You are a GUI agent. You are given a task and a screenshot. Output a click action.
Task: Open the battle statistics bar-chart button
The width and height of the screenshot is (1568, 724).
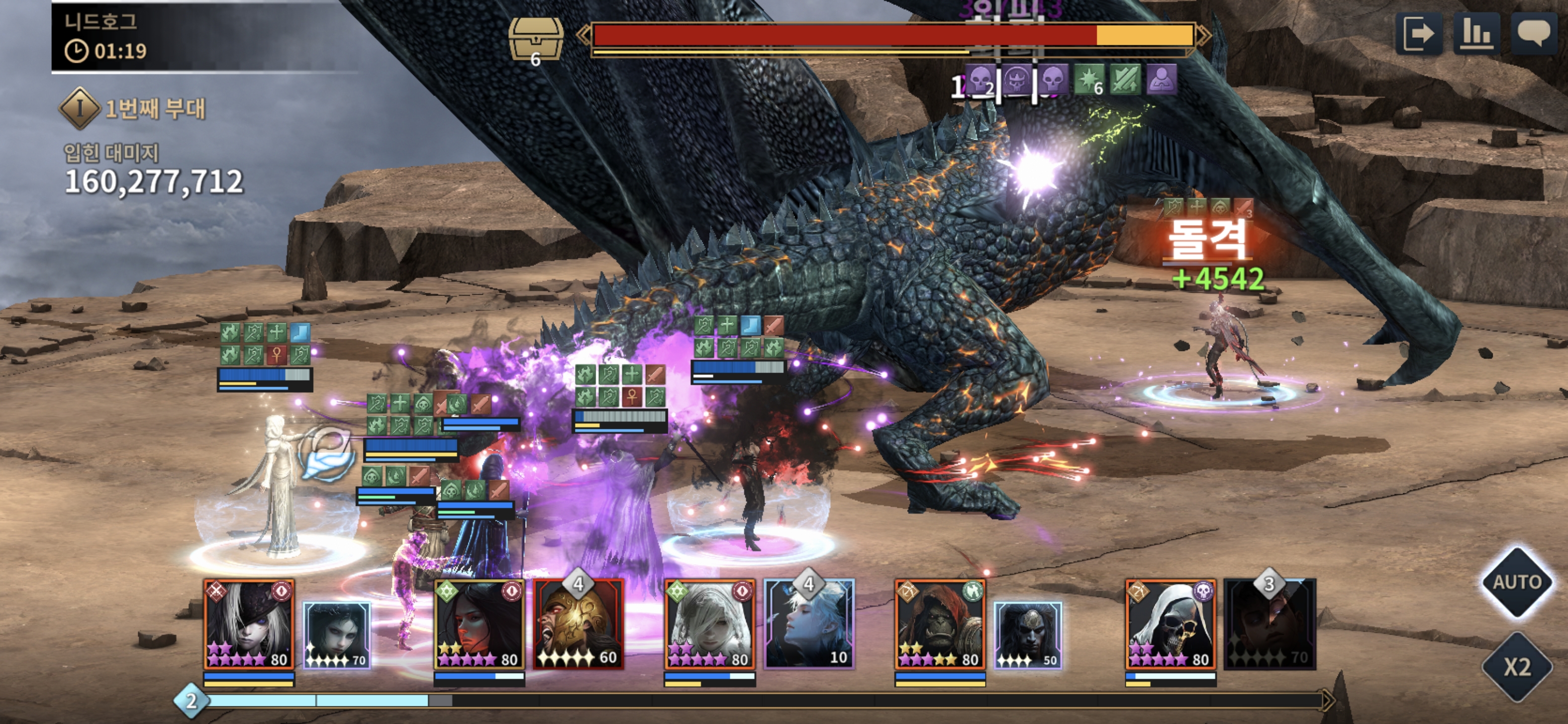pos(1476,34)
